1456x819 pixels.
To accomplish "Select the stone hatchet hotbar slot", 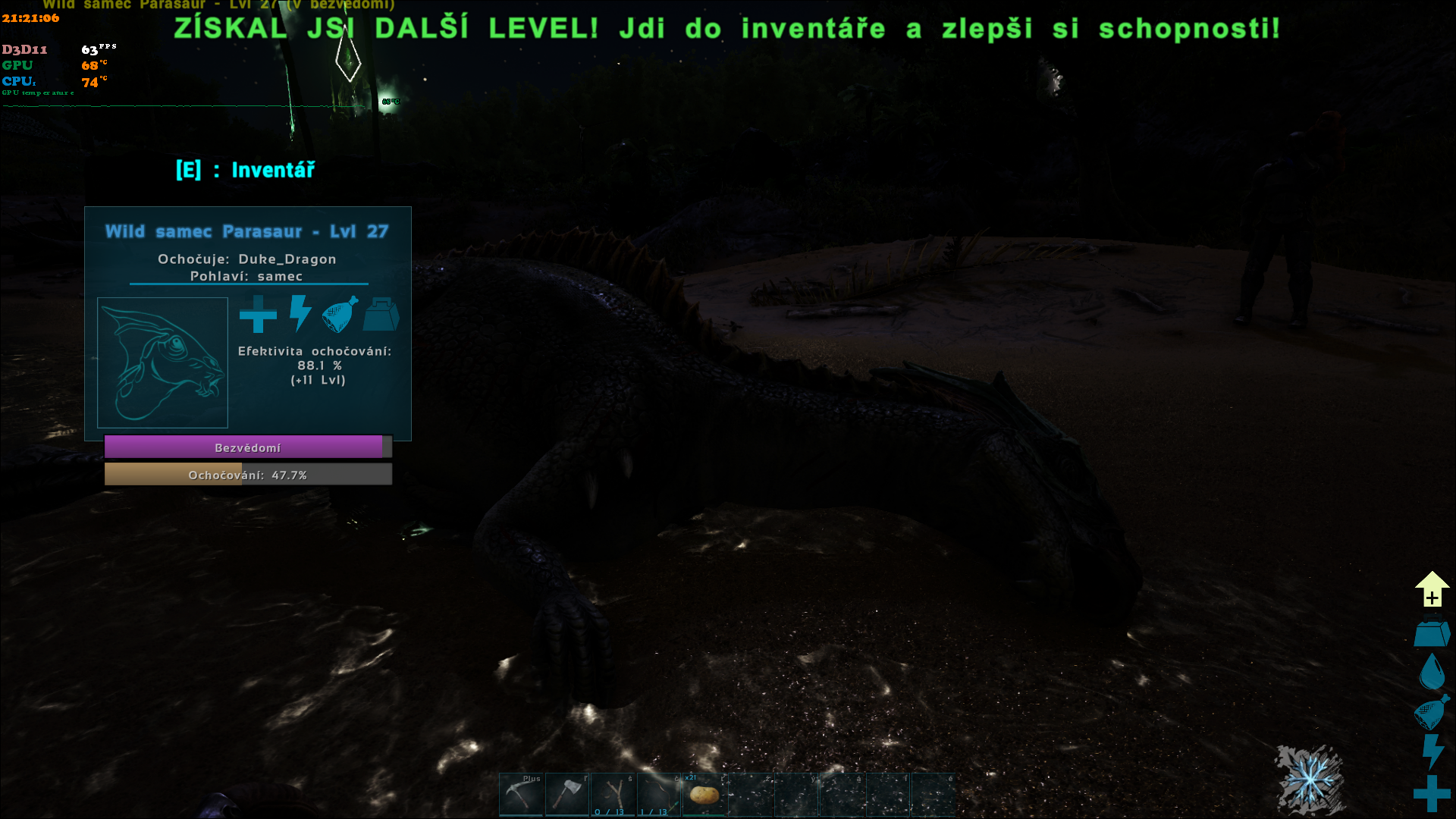I will coord(567,794).
